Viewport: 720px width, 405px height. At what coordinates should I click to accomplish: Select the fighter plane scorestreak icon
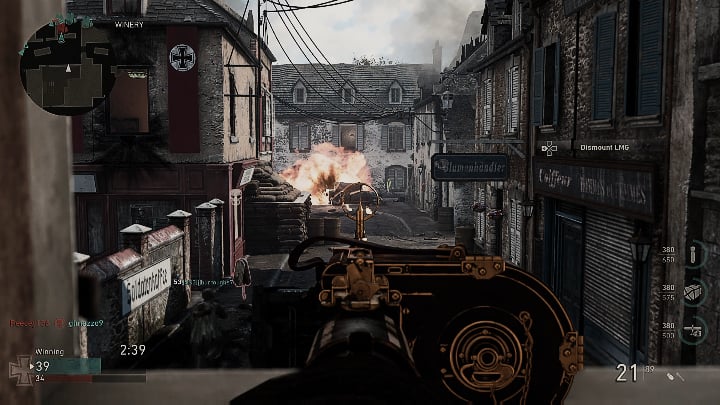(x=696, y=328)
